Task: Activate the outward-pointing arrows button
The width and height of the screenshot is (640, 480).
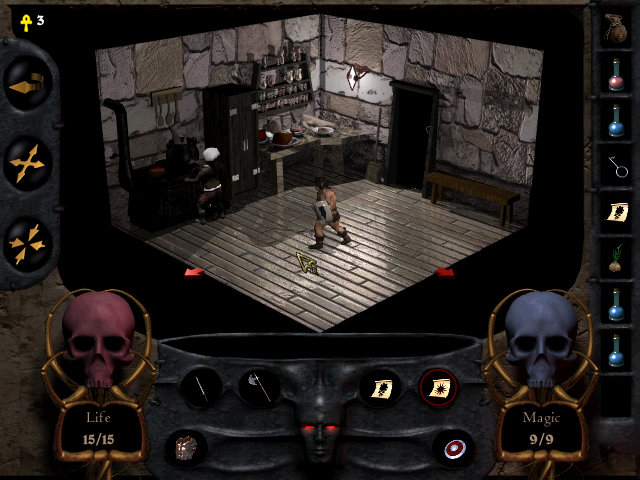Action: (x=27, y=162)
